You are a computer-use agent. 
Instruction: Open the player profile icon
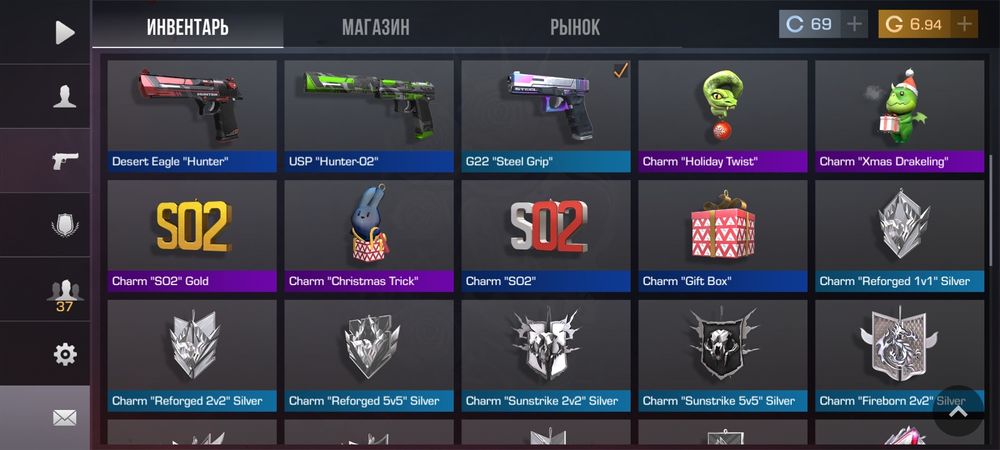coord(64,96)
